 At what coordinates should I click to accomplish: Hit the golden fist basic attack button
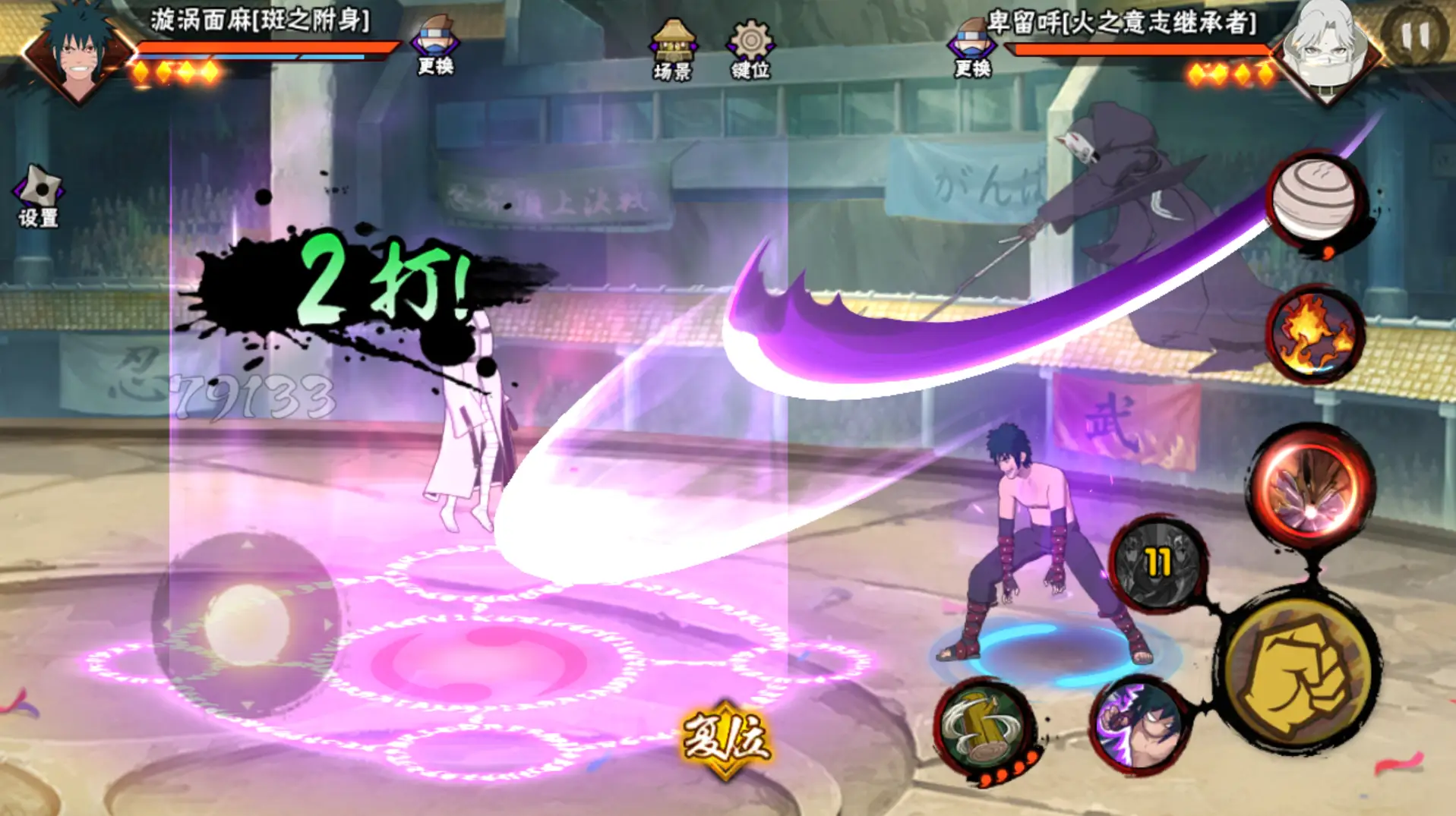(x=1300, y=675)
